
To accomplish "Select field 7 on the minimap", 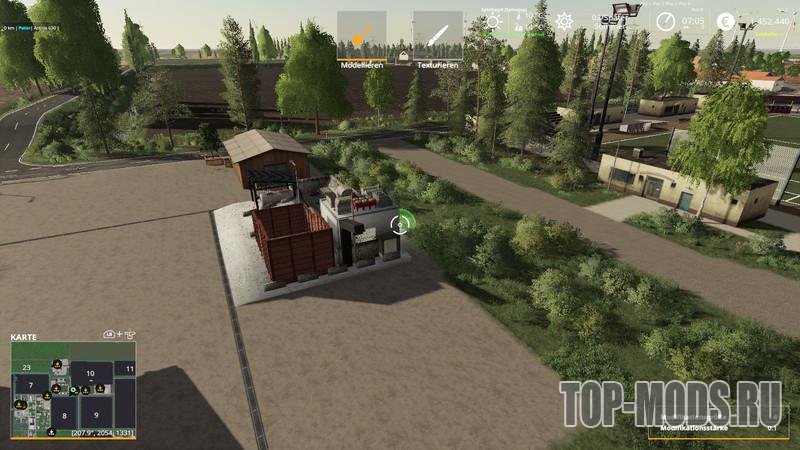I will click(x=31, y=385).
